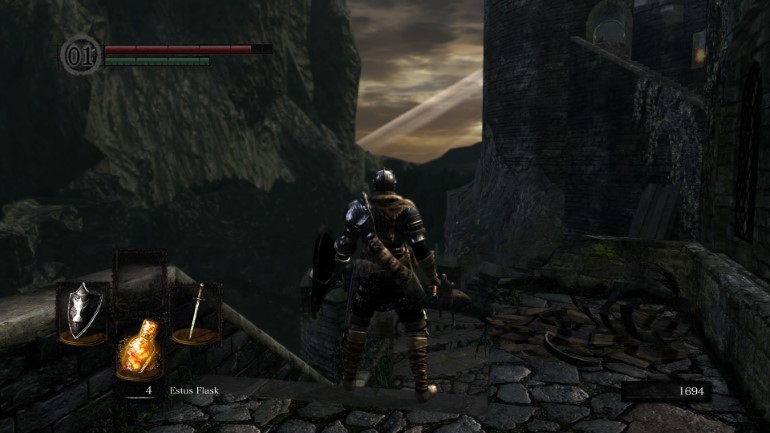The height and width of the screenshot is (433, 770).
Task: Select the sword weapon slot
Action: [196, 312]
